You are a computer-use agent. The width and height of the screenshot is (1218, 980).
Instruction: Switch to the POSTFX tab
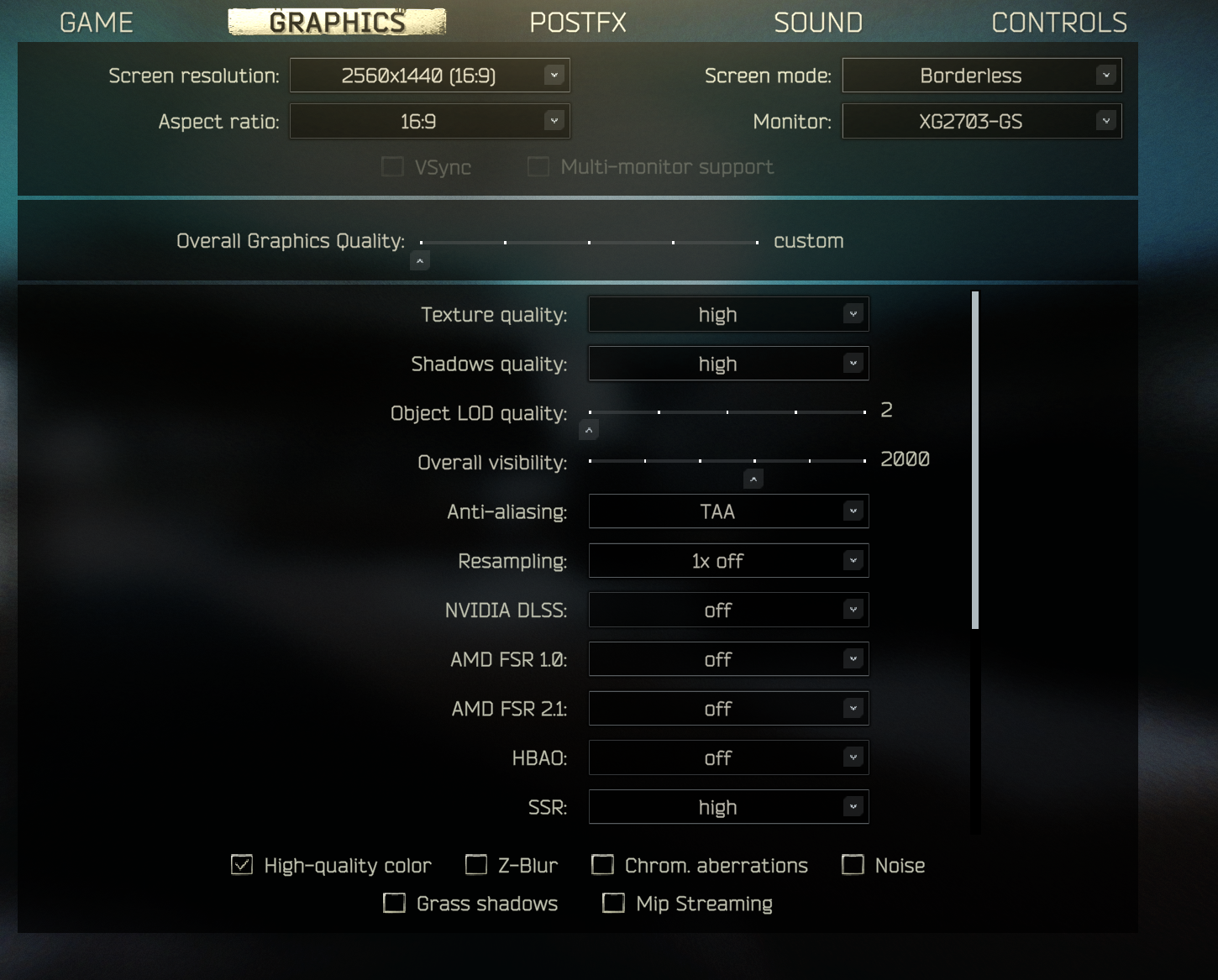coord(578,22)
